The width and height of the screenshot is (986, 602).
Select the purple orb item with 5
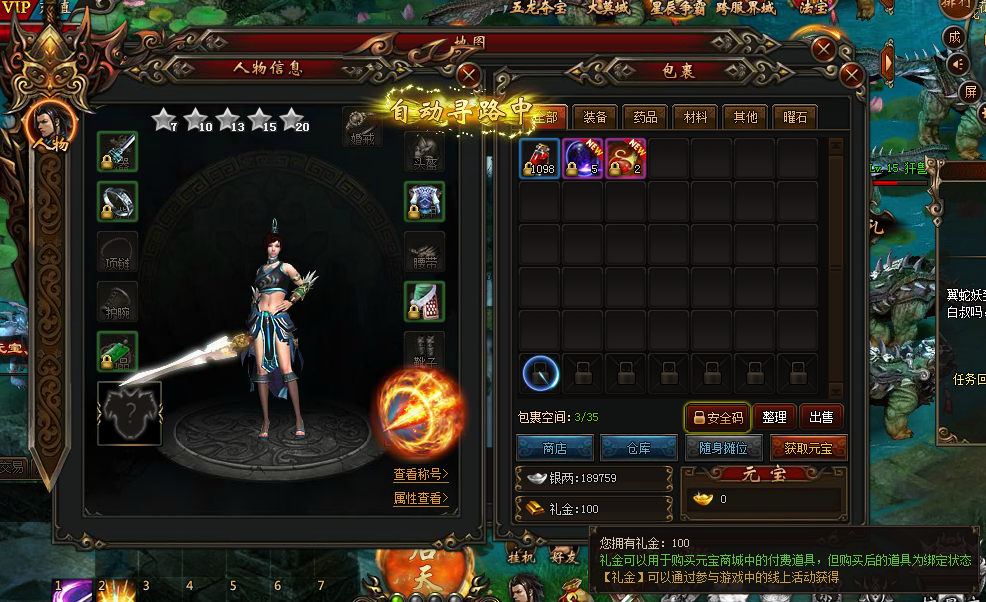(x=583, y=159)
